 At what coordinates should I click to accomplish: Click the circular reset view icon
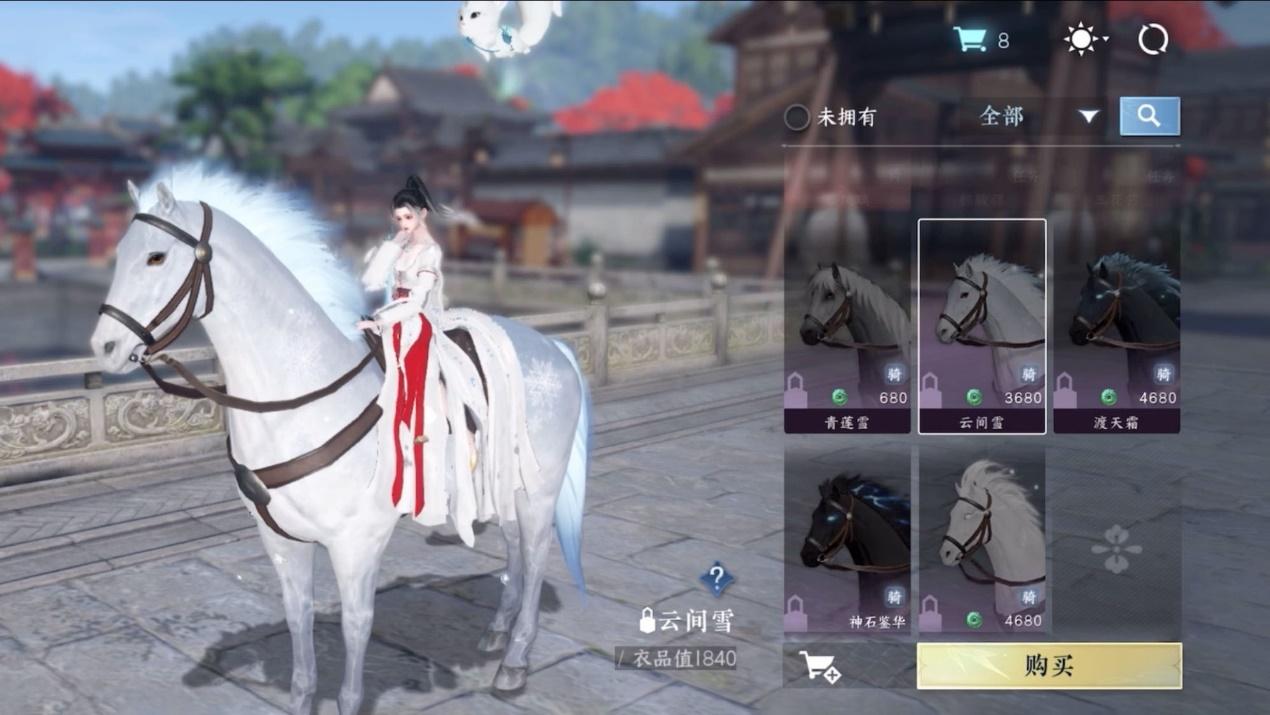click(1153, 40)
